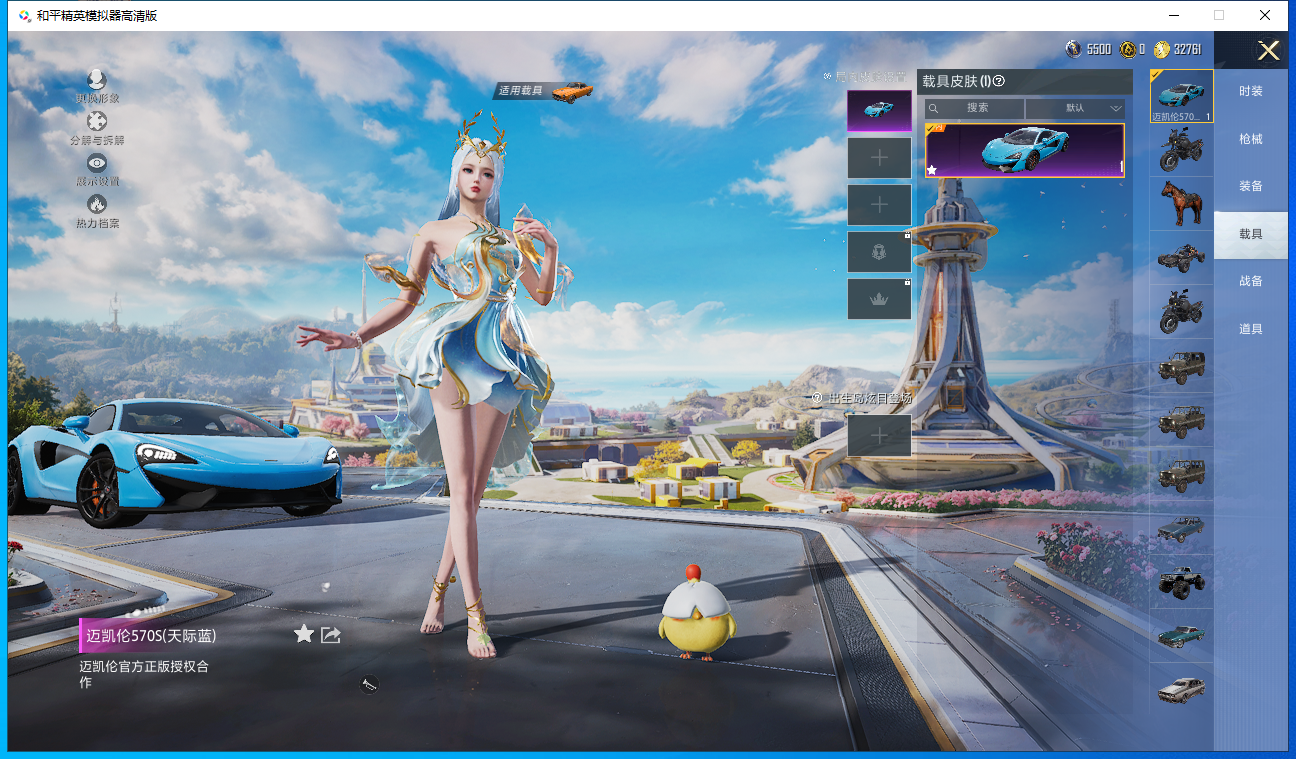Favorite the McLaren 570S with star icon
This screenshot has height=759, width=1296.
click(x=304, y=634)
